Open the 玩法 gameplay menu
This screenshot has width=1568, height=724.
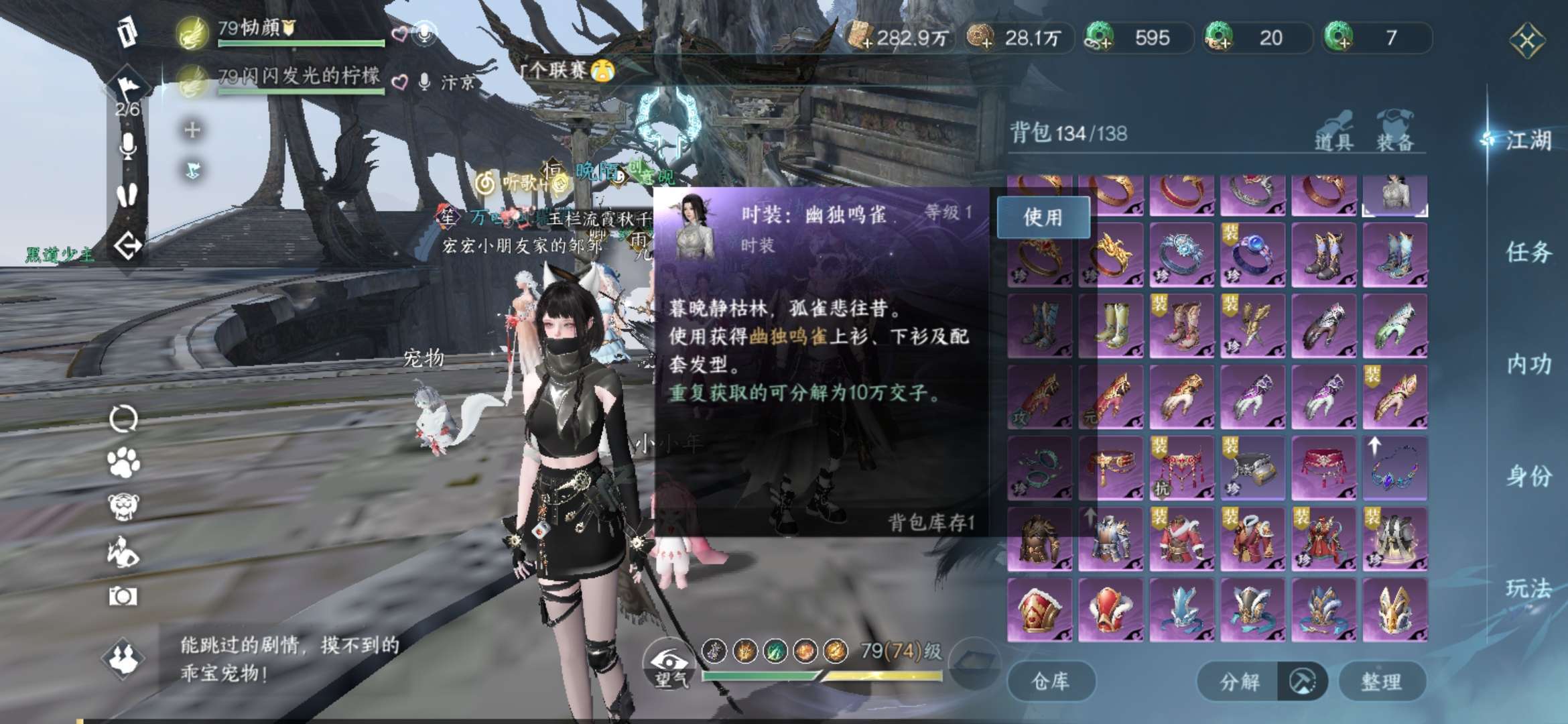tap(1528, 589)
